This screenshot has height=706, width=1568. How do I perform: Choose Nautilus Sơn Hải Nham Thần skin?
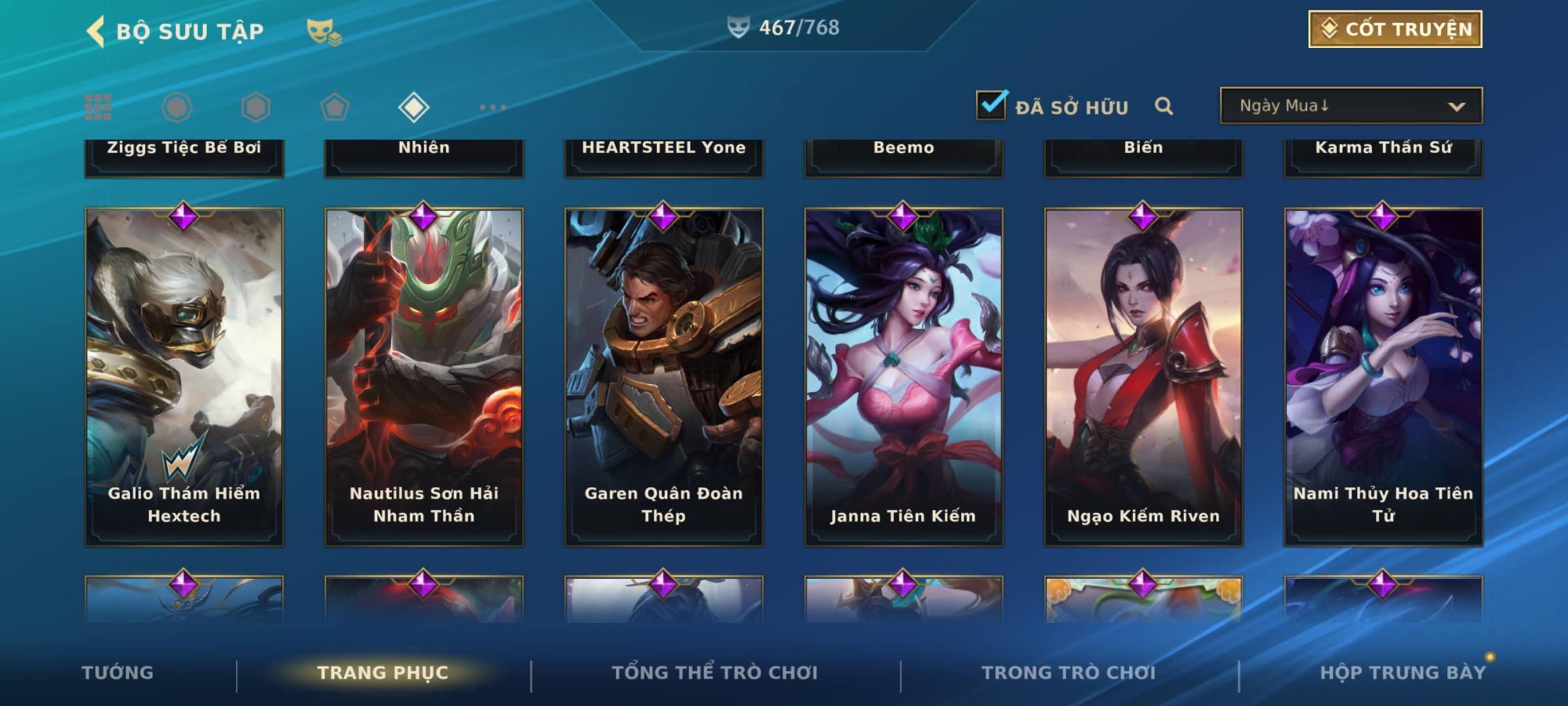tap(424, 376)
